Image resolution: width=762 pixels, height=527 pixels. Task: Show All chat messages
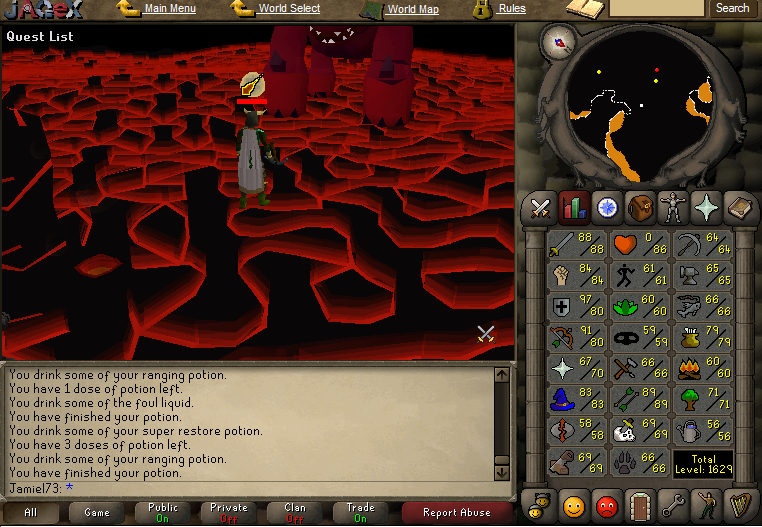(x=31, y=512)
